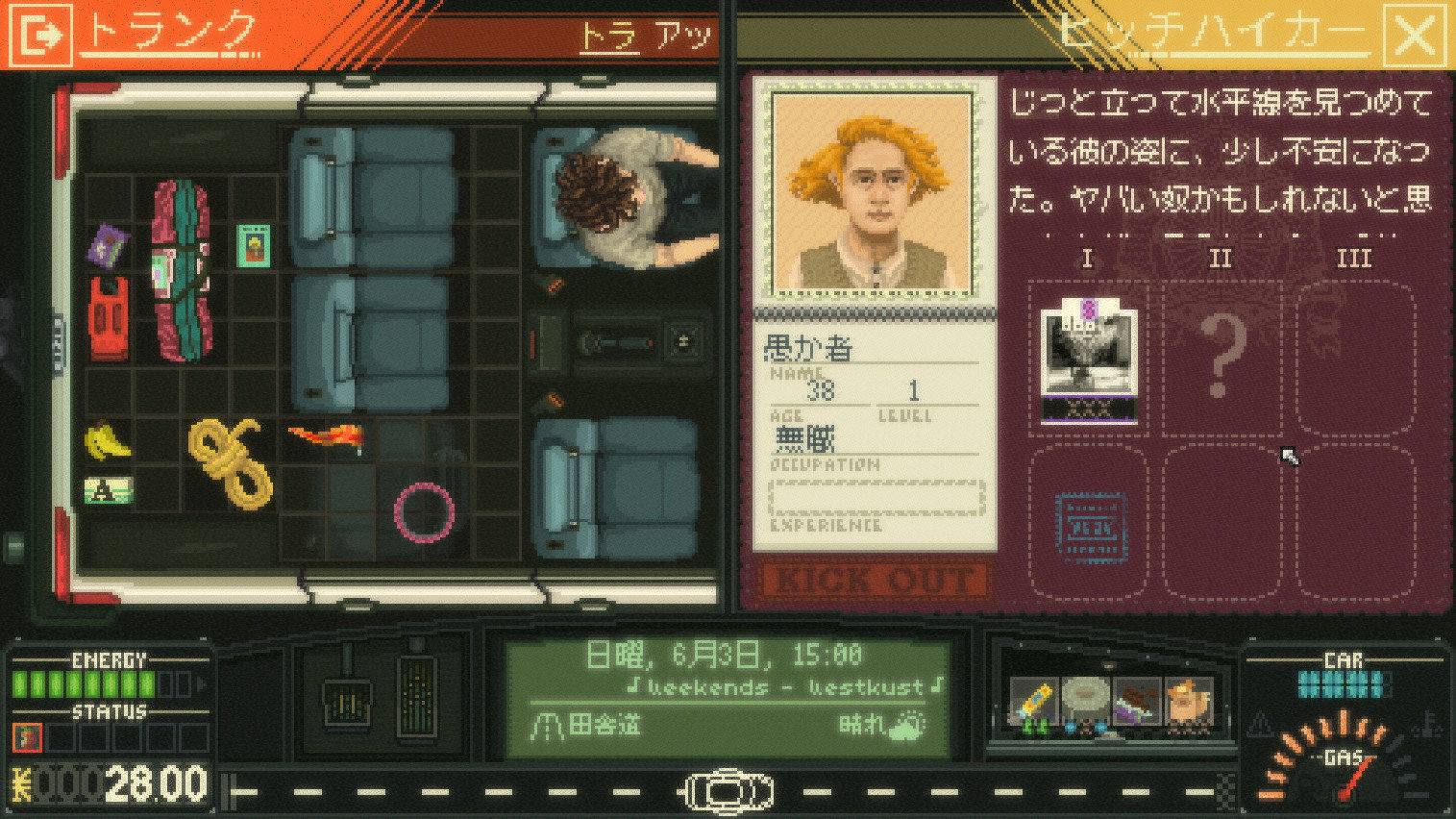This screenshot has width=1456, height=819.
Task: Click the orange-haired character card in glovebox
Action: coord(1188,705)
